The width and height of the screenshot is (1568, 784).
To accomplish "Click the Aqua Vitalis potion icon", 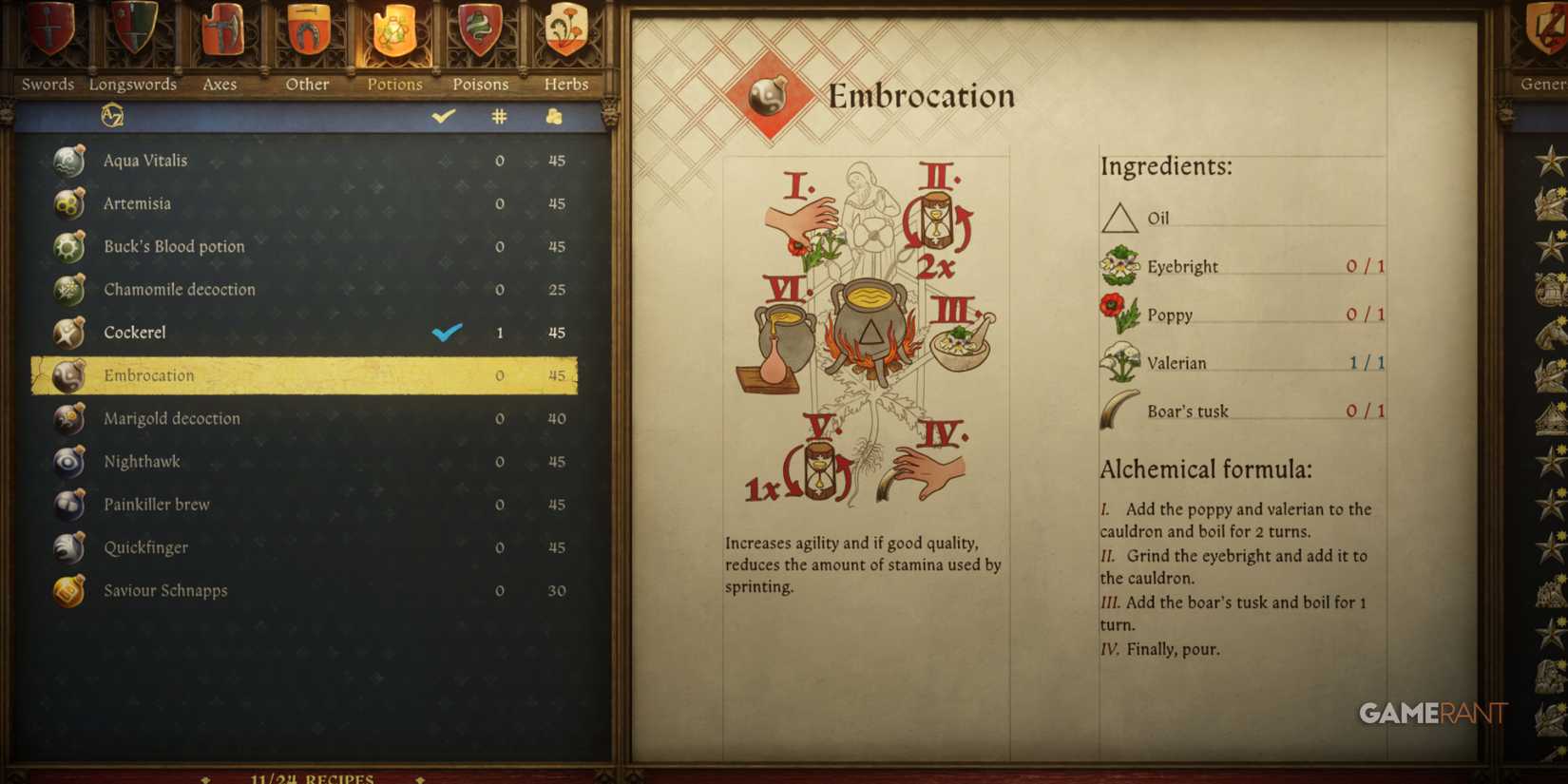I will (x=67, y=160).
